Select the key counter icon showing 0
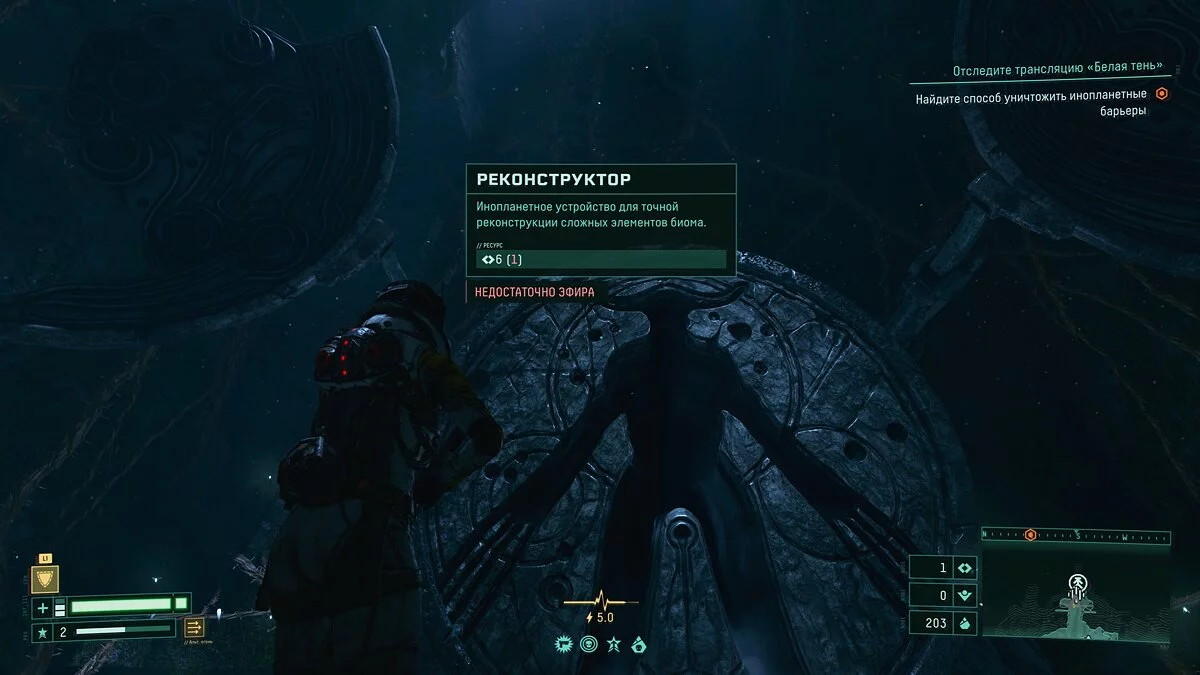This screenshot has width=1200, height=675. coord(965,595)
